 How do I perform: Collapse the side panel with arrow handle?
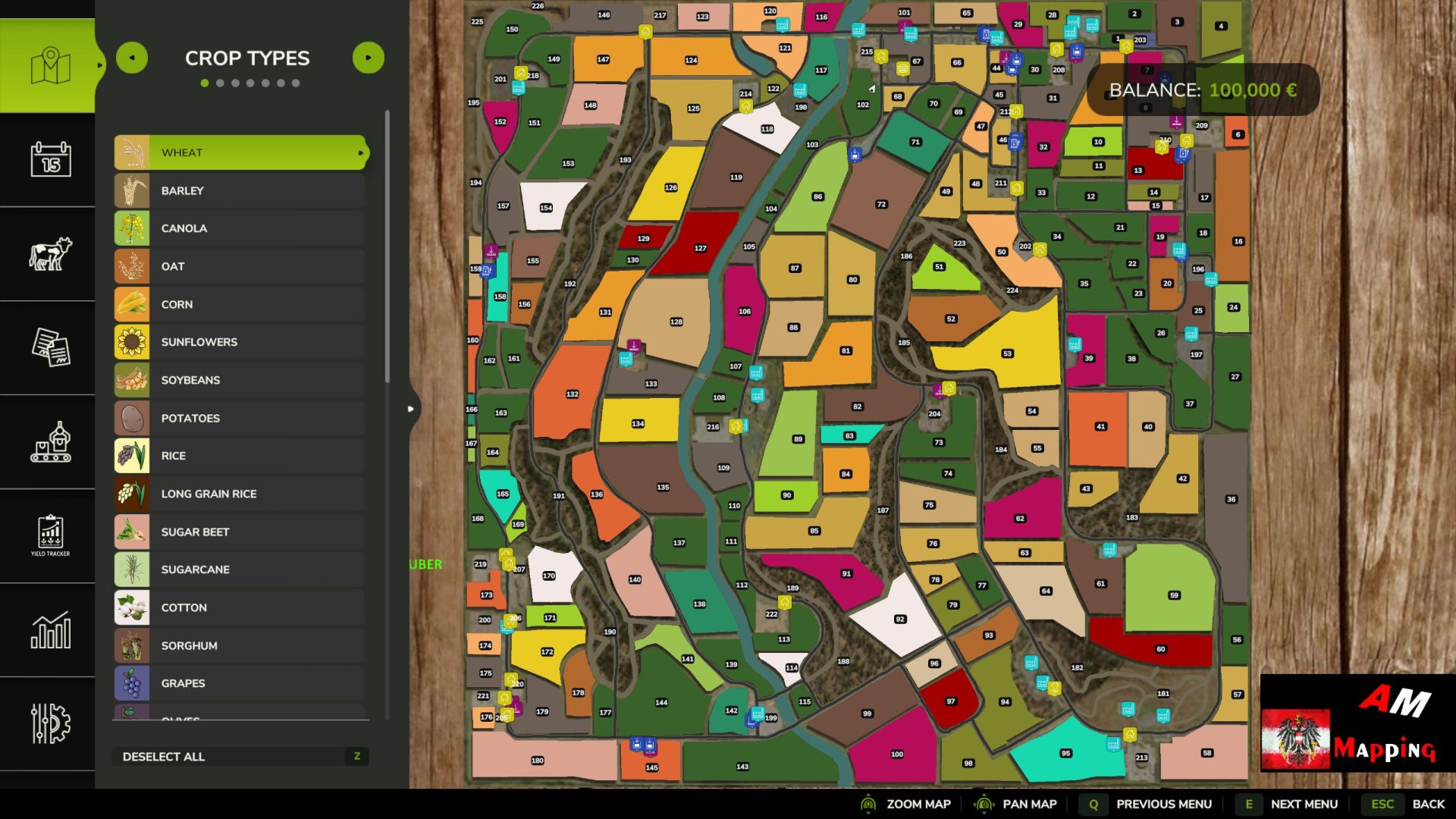tap(411, 409)
